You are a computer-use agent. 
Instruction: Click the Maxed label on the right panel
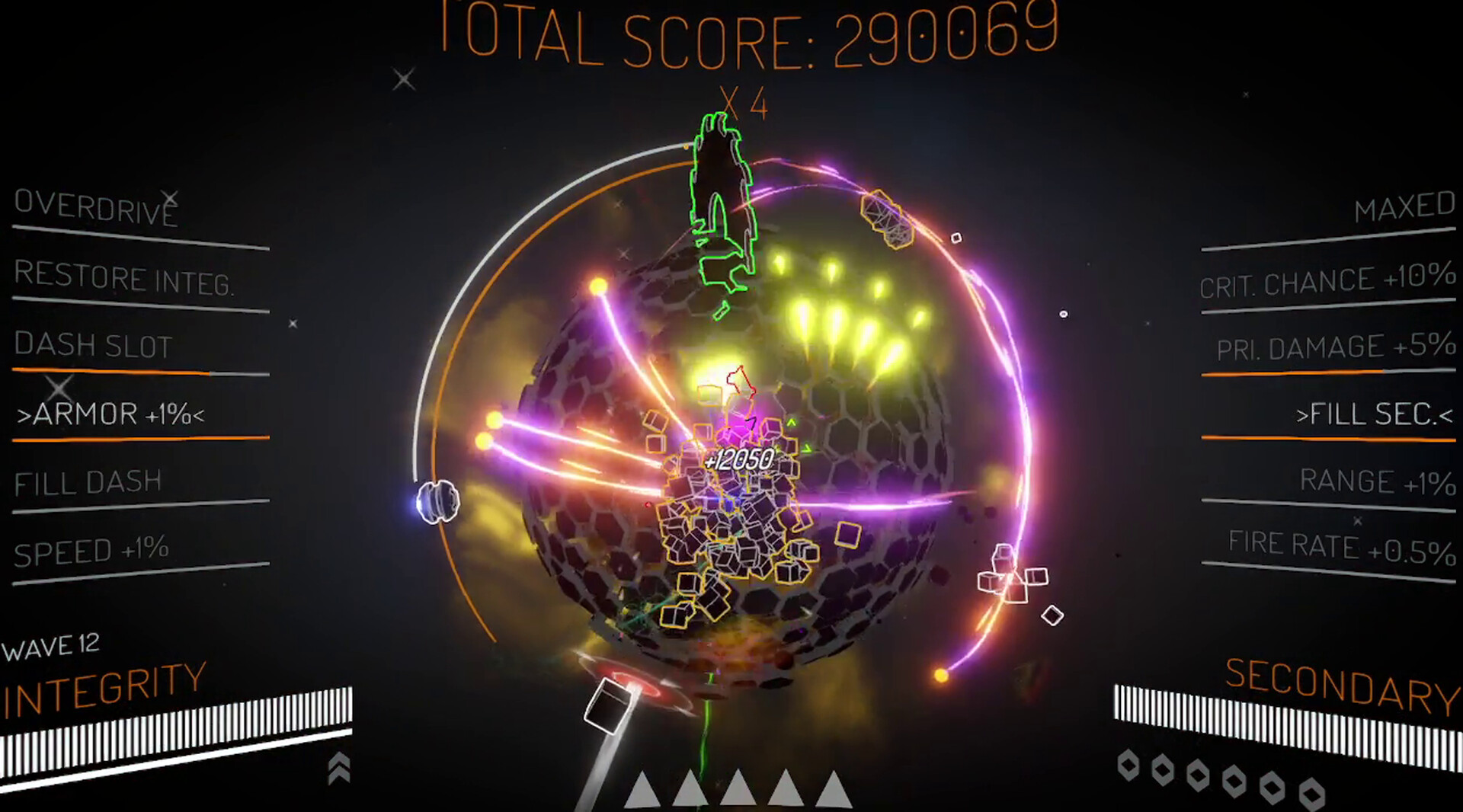(1404, 207)
